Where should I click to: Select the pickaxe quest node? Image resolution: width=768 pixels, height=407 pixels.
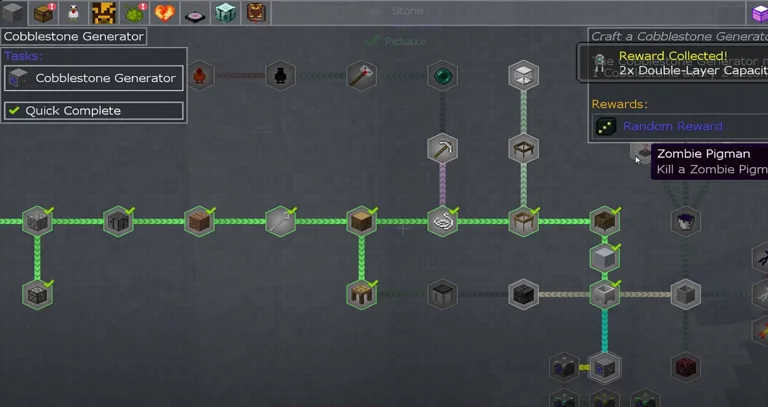443,149
